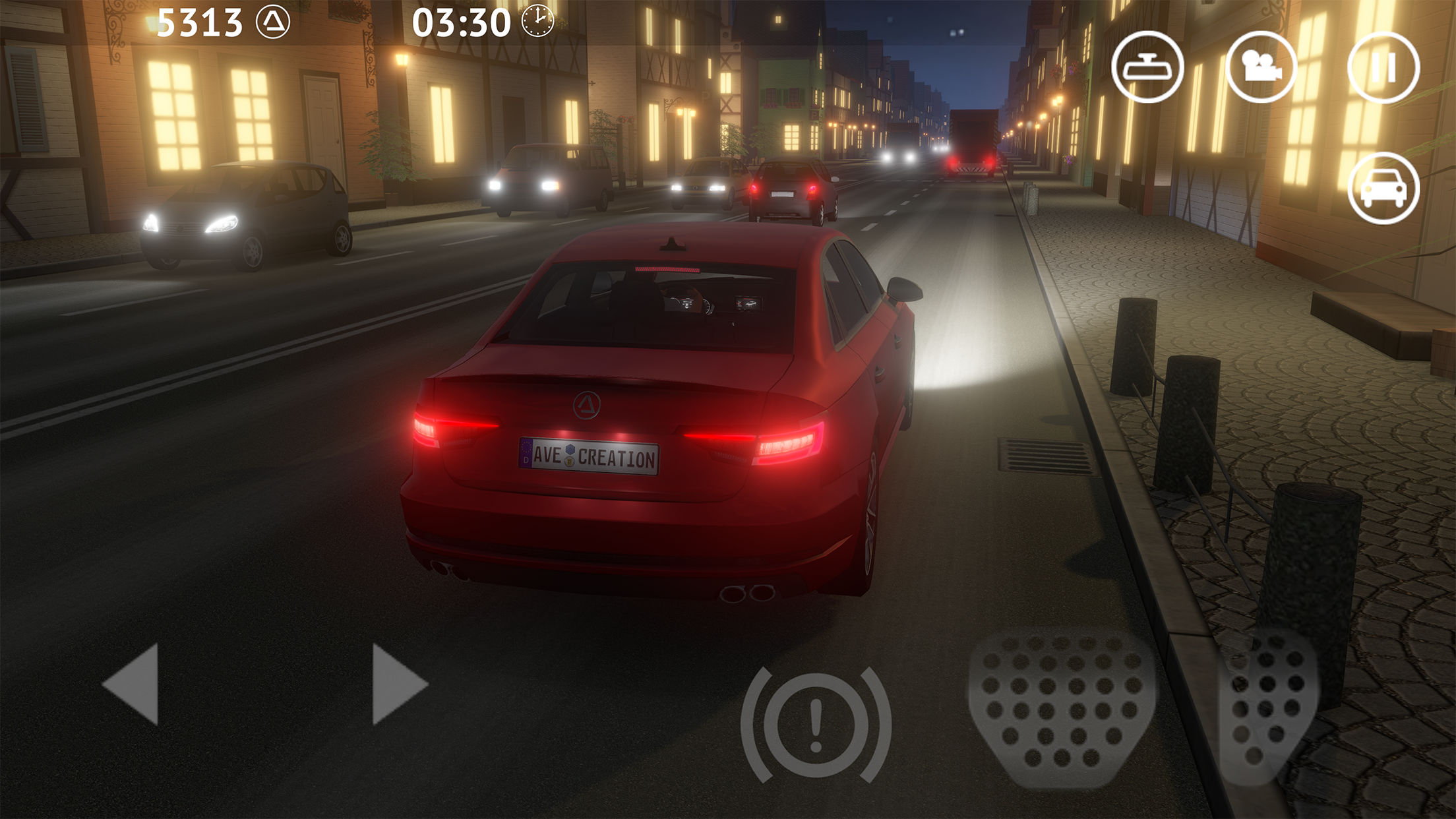Tap the 03:30 timer display
Viewport: 1456px width, 819px height.
[462, 22]
